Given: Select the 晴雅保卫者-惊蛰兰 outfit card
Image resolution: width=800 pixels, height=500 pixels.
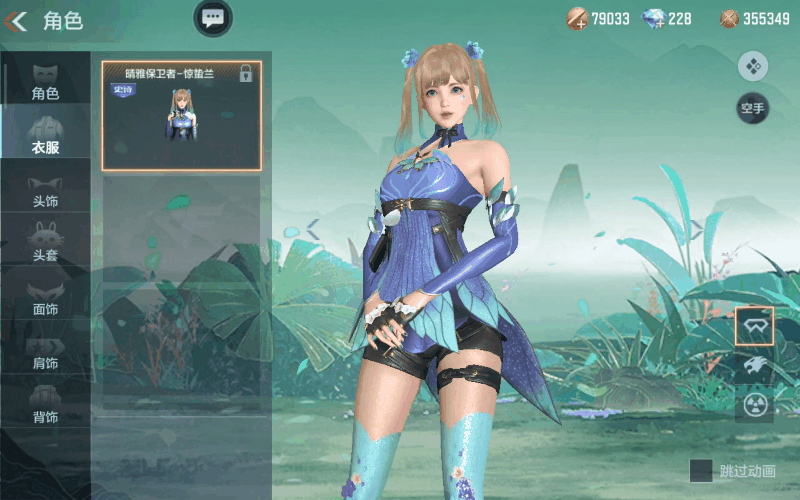Looking at the screenshot, I should (x=181, y=116).
